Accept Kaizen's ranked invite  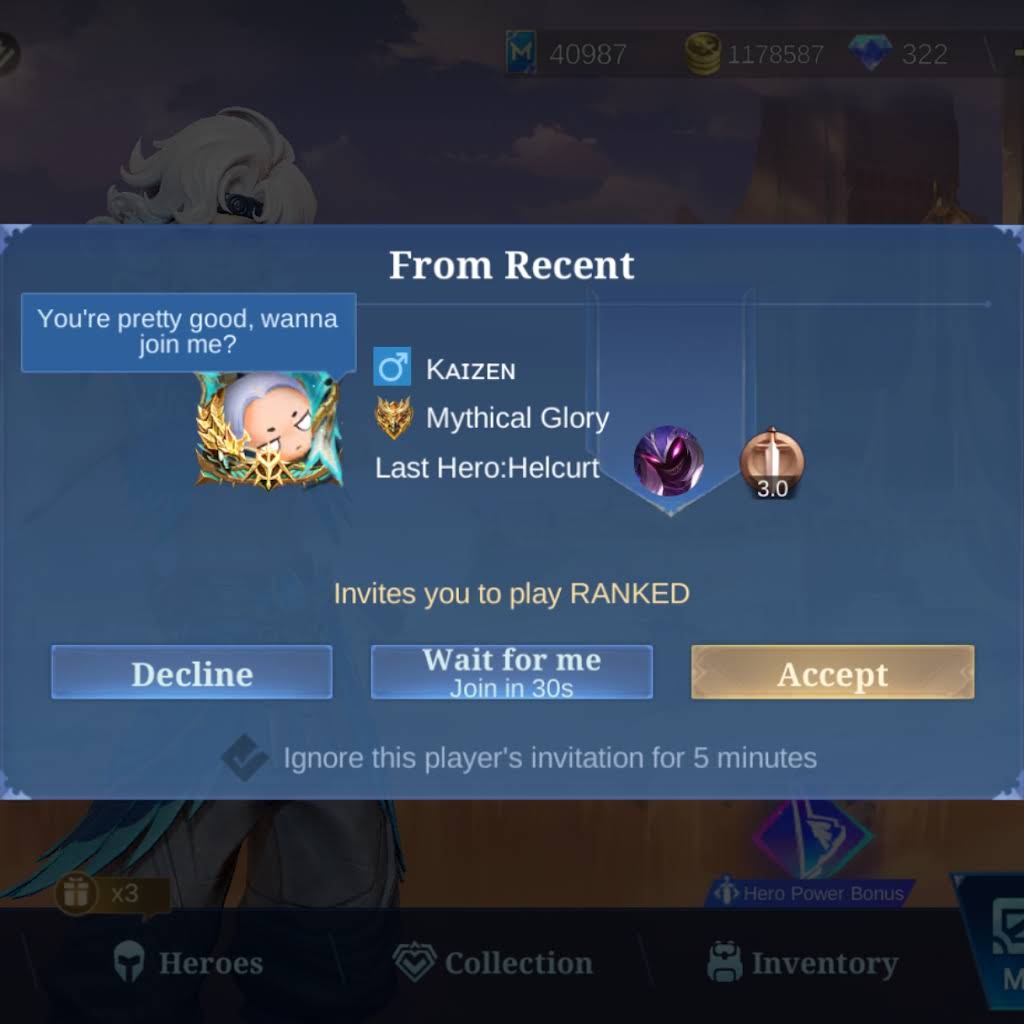832,672
